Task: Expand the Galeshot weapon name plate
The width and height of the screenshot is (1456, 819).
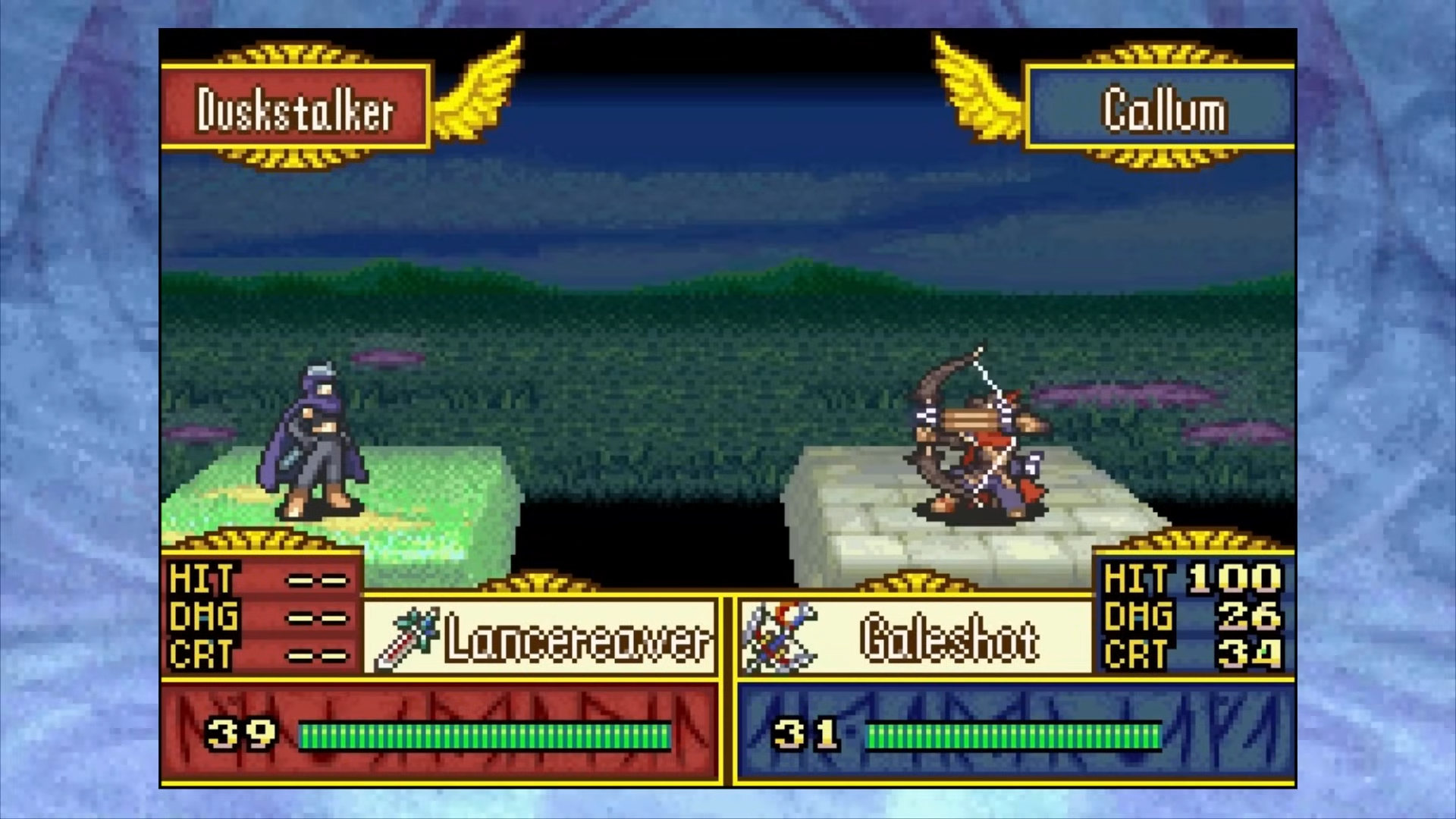Action: (x=948, y=641)
